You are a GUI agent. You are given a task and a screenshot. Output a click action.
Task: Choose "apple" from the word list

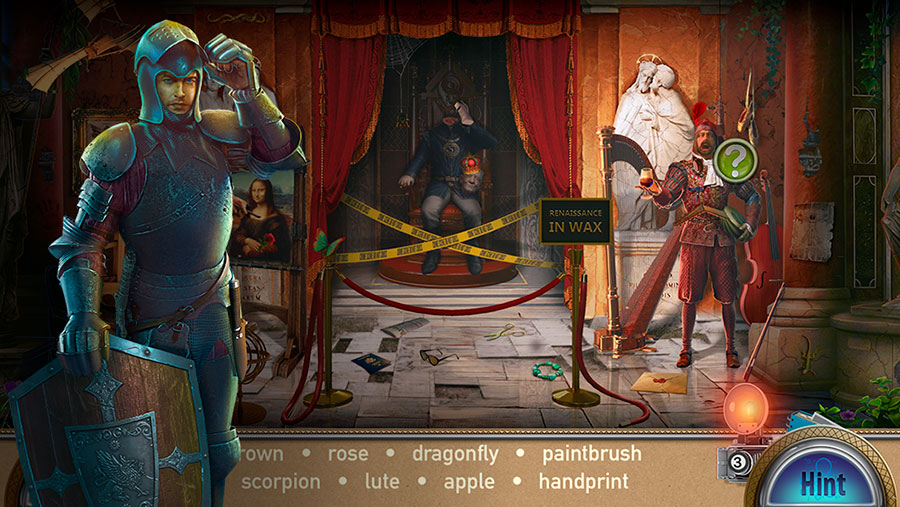(469, 481)
